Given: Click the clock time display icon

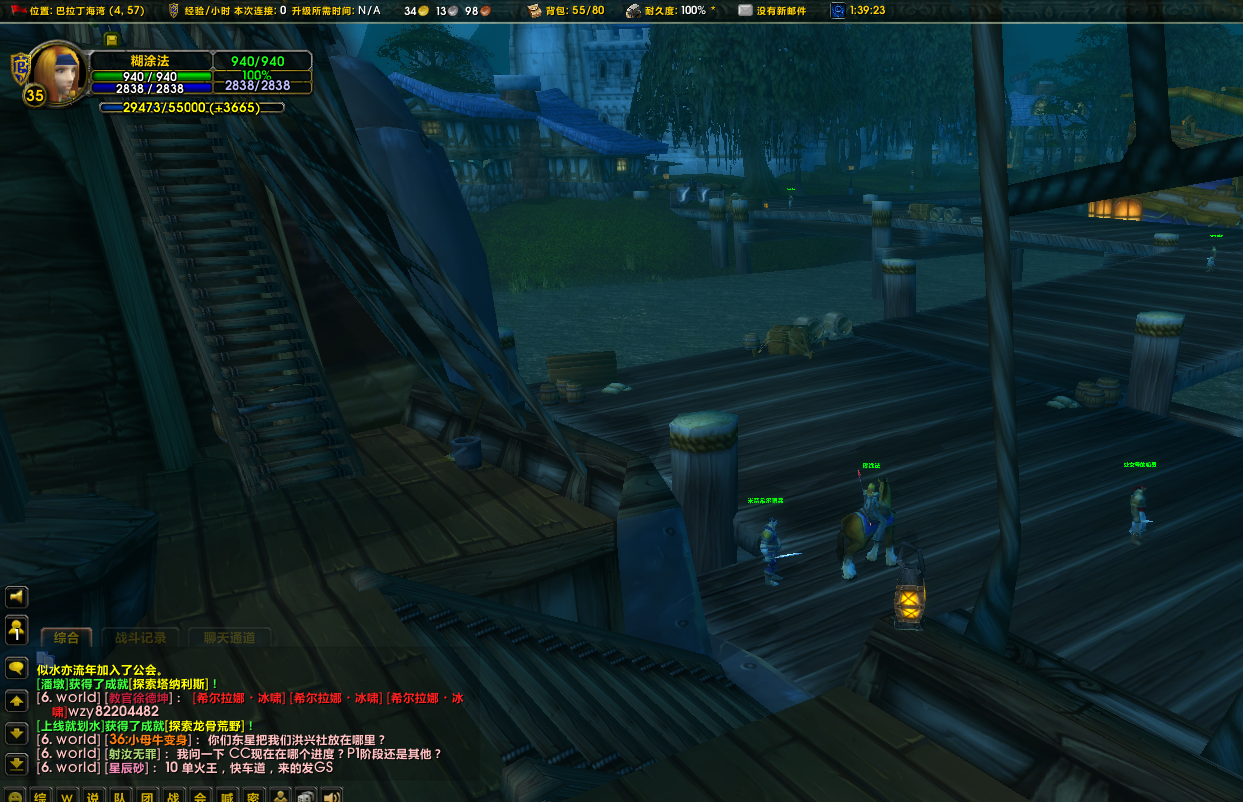Looking at the screenshot, I should click(837, 10).
